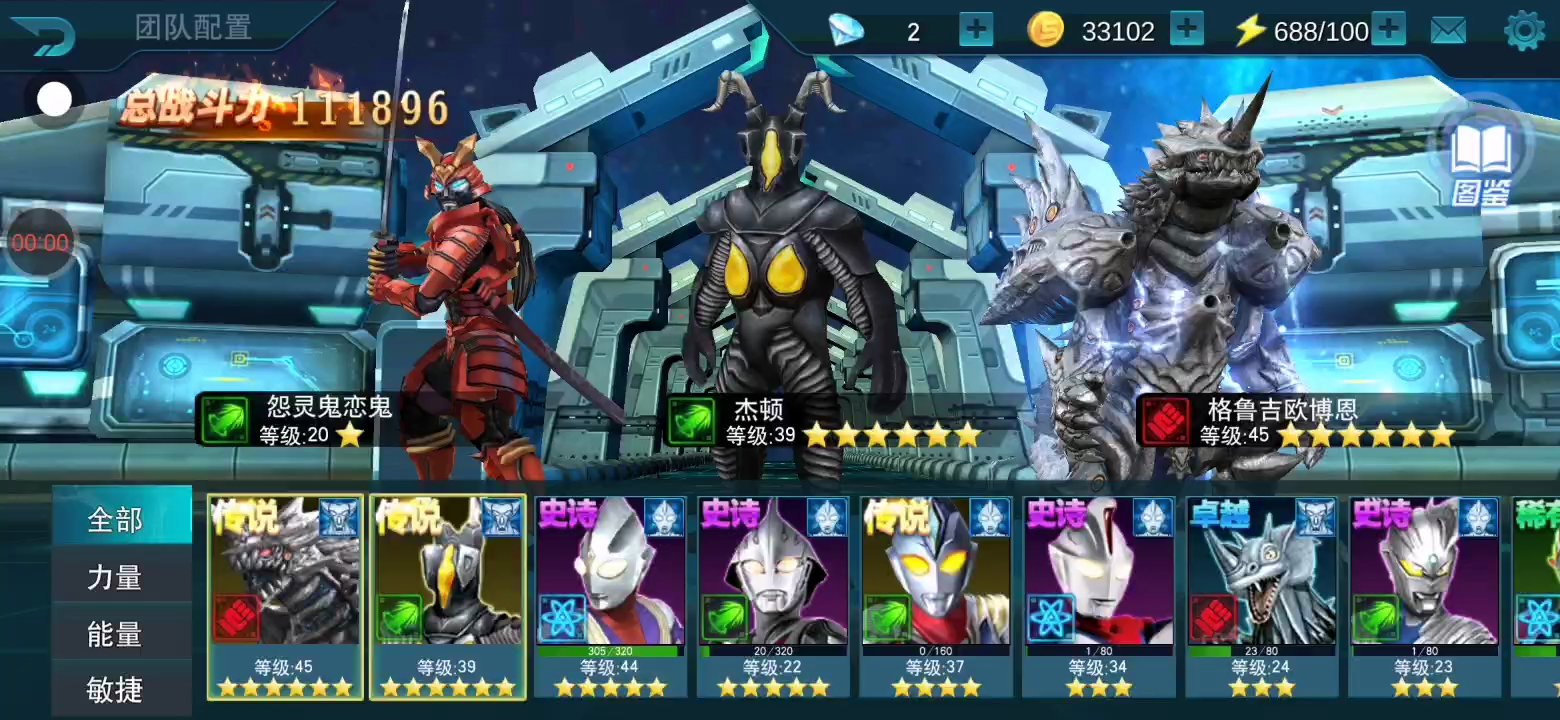The height and width of the screenshot is (720, 1560).
Task: Filter heroes by 能量 type
Action: pos(116,634)
